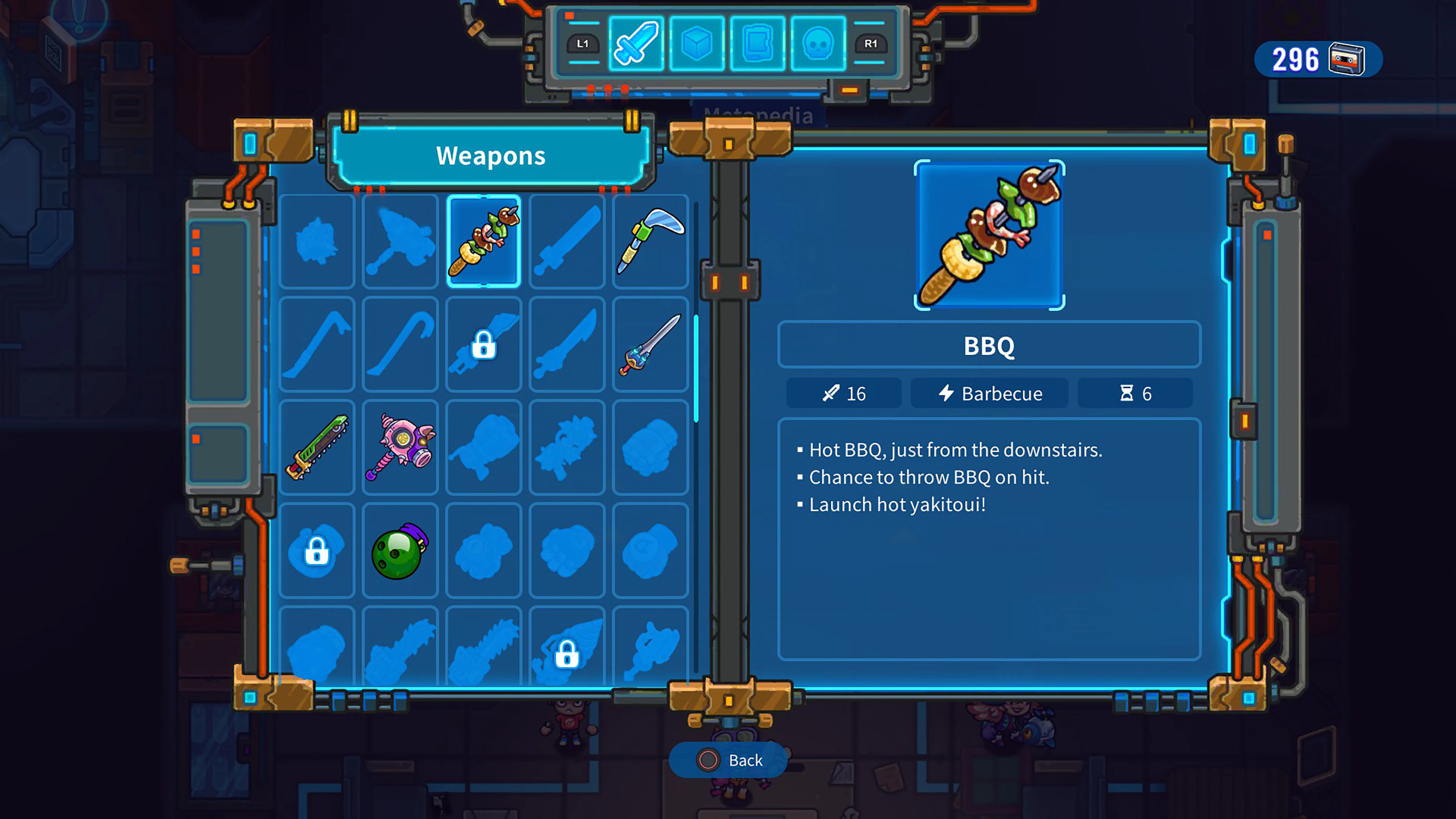This screenshot has width=1456, height=819.
Task: Click the large BBQ item preview image
Action: click(989, 235)
